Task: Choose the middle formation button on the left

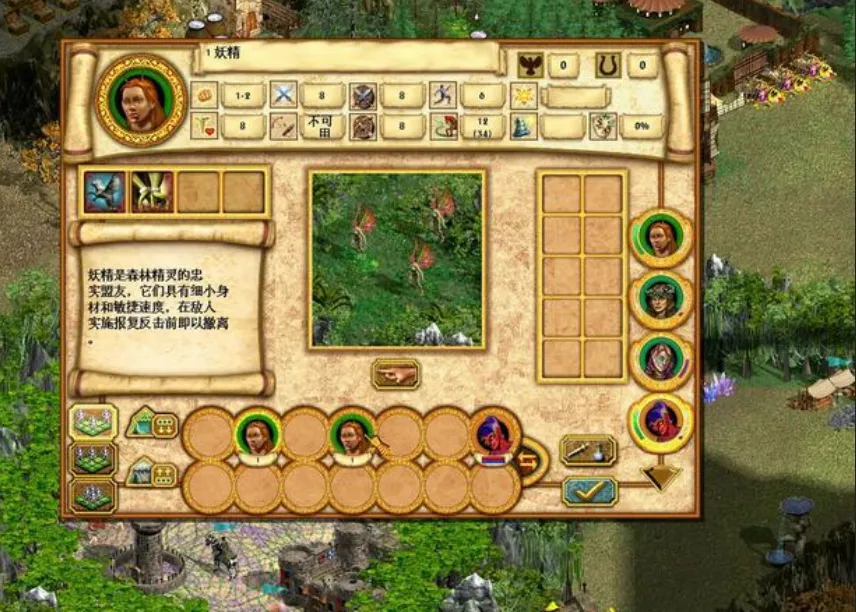Action: point(93,459)
